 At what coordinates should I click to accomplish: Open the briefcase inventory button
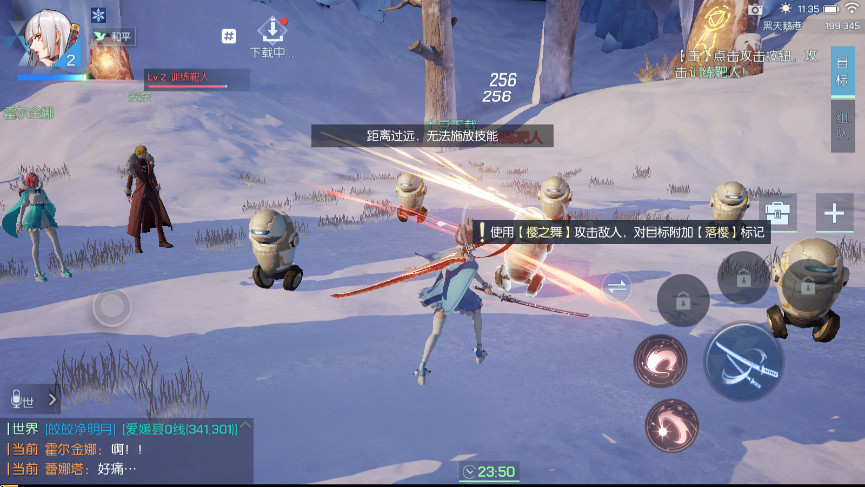776,212
